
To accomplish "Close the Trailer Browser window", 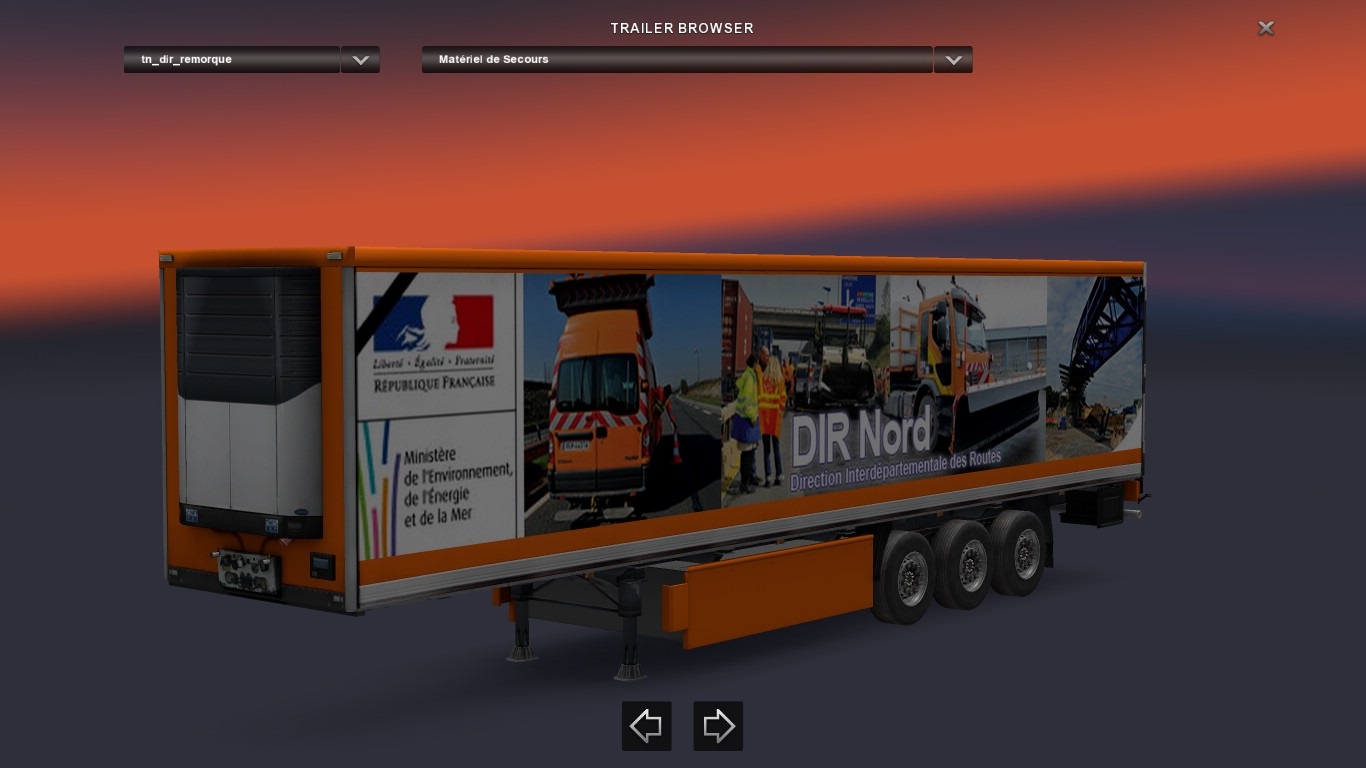I will [x=1266, y=28].
